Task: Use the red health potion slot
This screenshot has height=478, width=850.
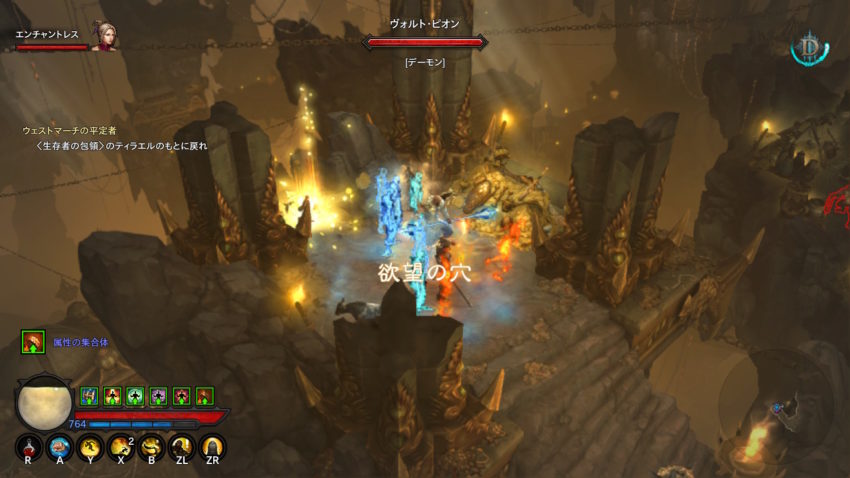Action: pyautogui.click(x=28, y=448)
